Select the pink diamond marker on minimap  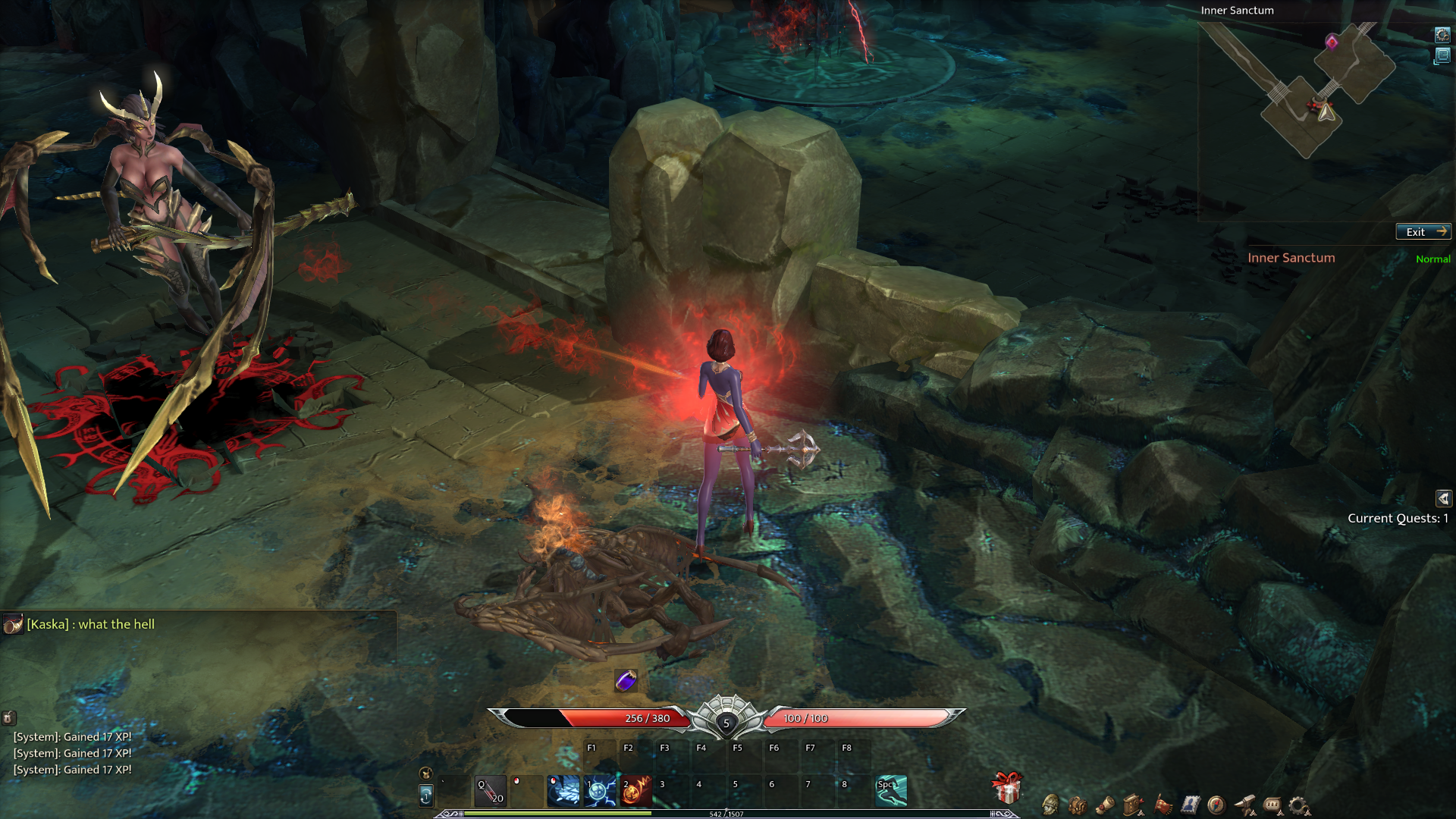coord(1332,42)
